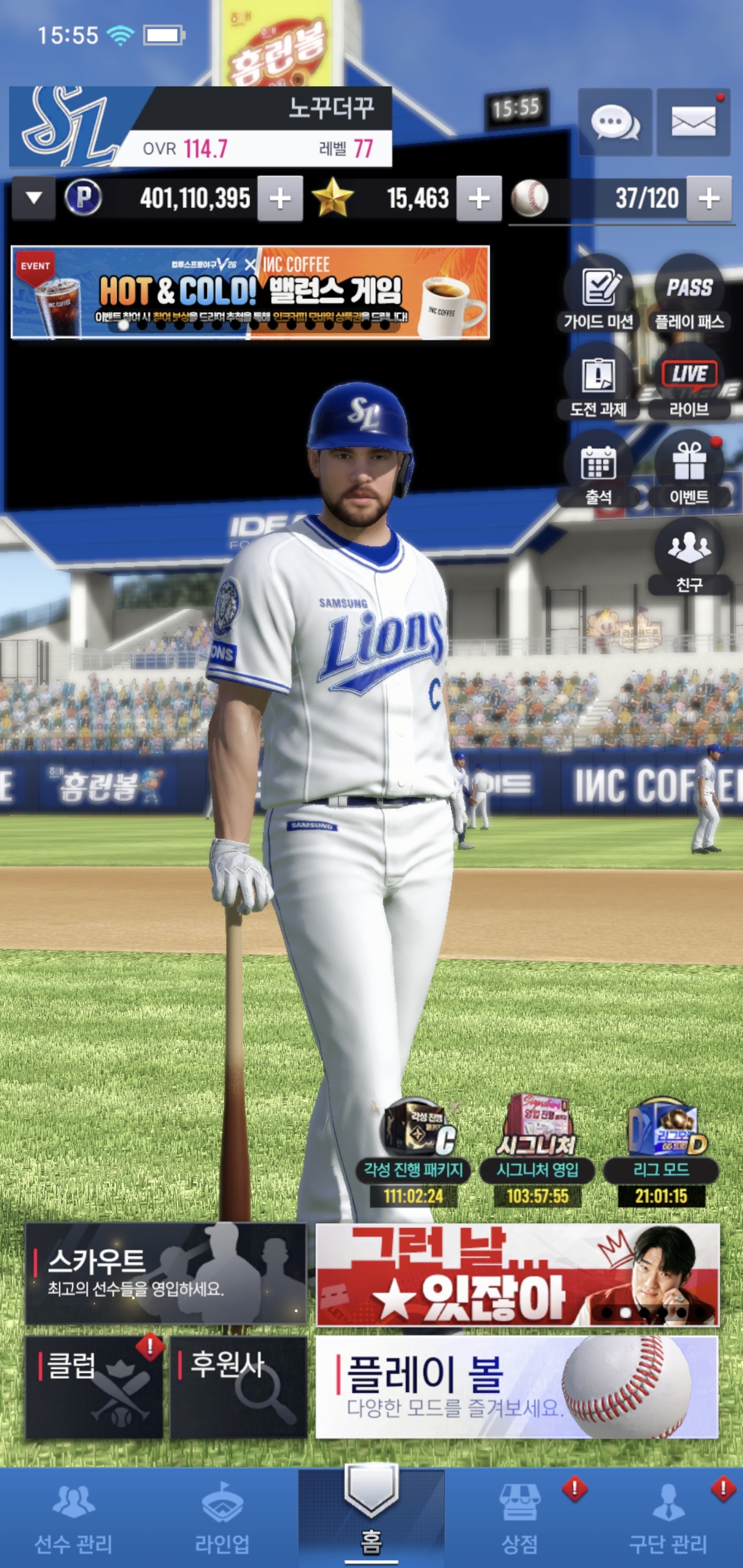The width and height of the screenshot is (743, 1568).
Task: Open the HOT & COLD balance game event banner
Action: [250, 292]
